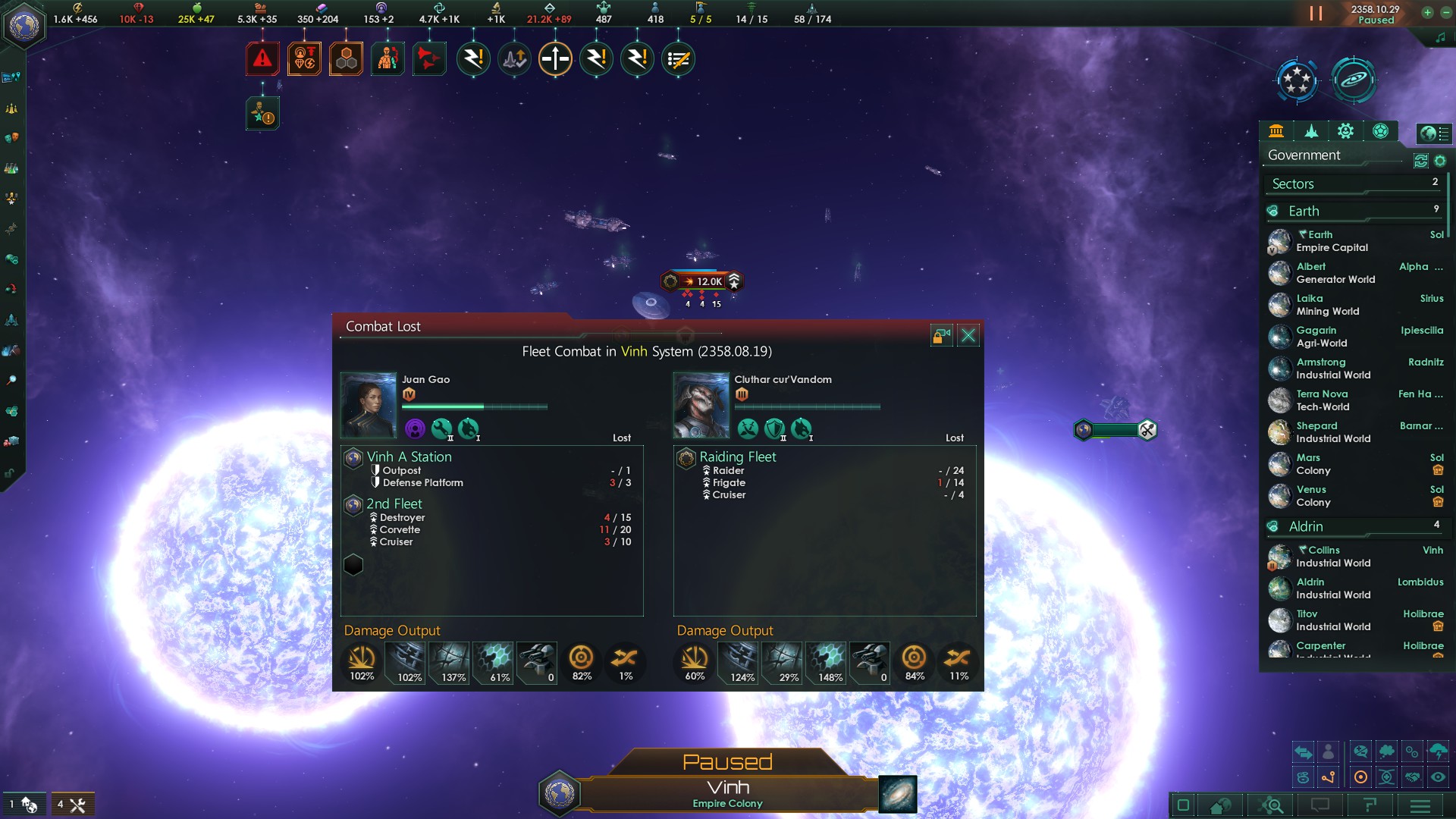Close the Combat Lost dialog
The height and width of the screenshot is (819, 1456).
pos(968,334)
